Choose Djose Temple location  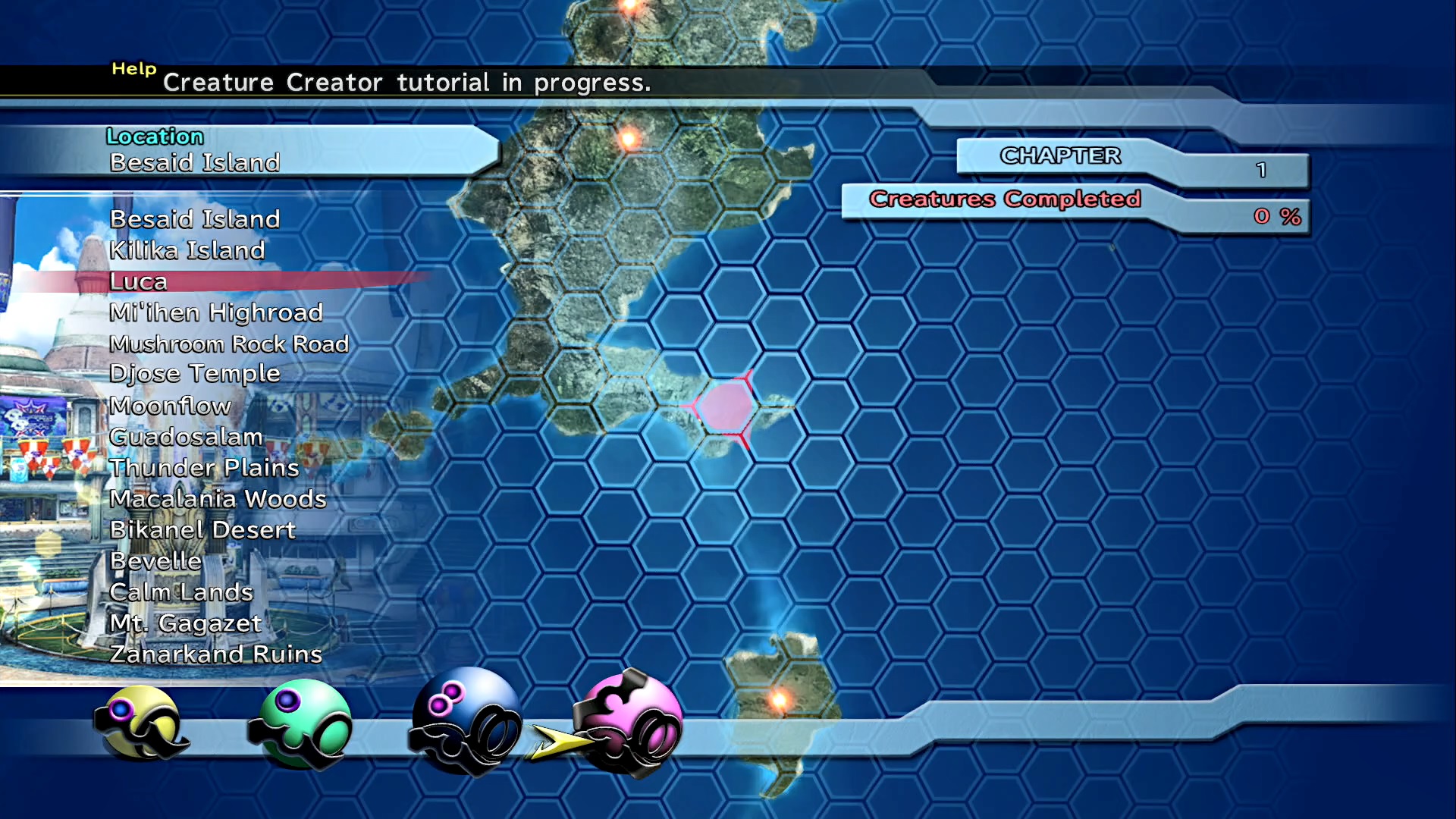coord(195,374)
